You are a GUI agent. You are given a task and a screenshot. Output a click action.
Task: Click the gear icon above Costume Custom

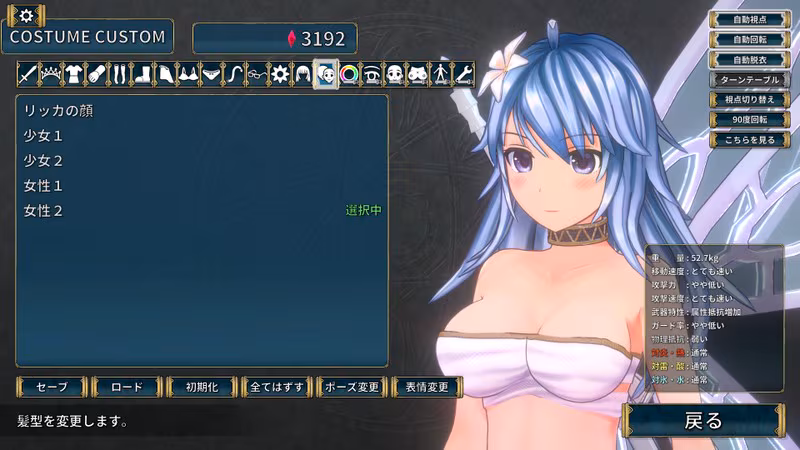point(26,14)
